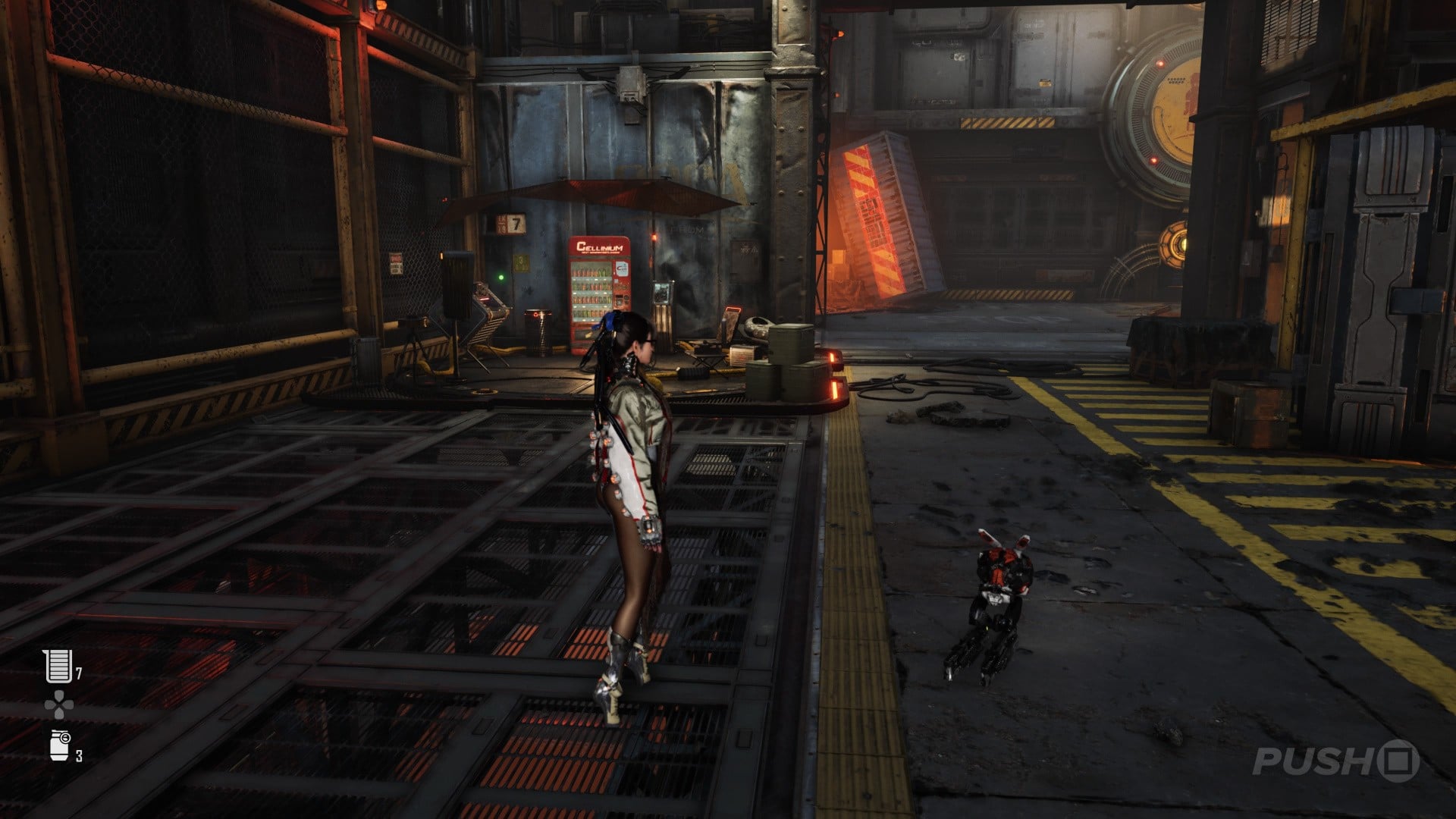Select the healing potion beaker item
The height and width of the screenshot is (819, 1456).
pos(58,666)
